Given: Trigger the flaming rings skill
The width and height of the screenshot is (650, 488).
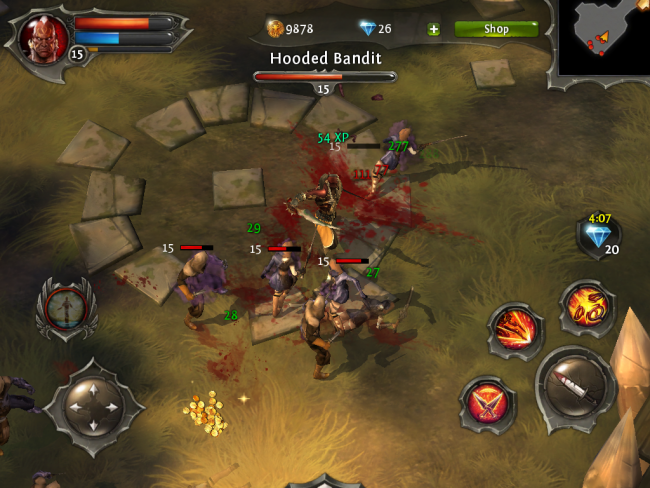Looking at the screenshot, I should point(586,308).
